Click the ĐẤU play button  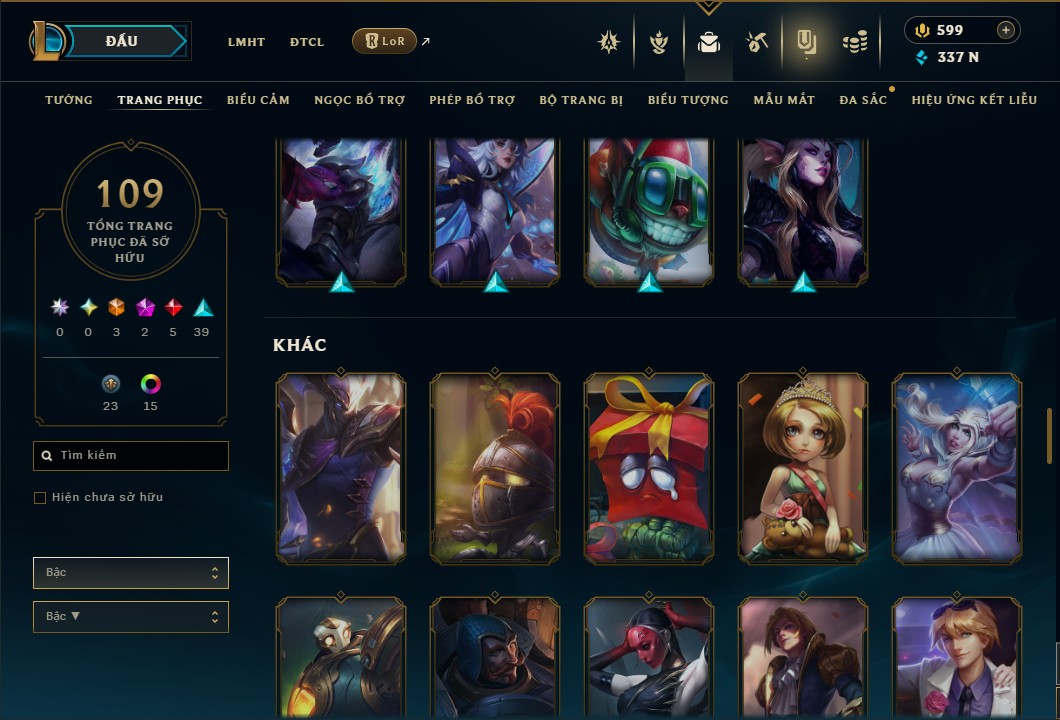pyautogui.click(x=121, y=41)
